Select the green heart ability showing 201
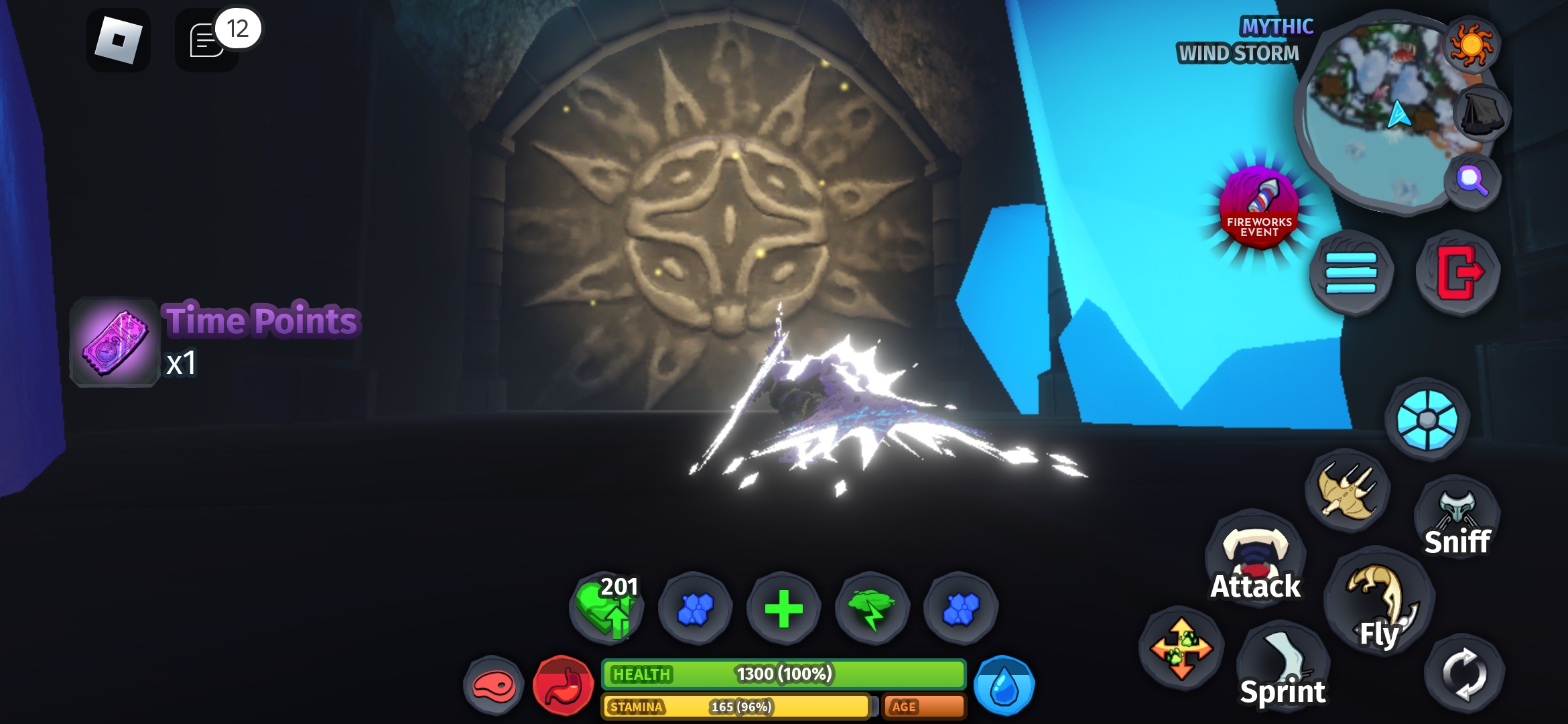 [606, 608]
